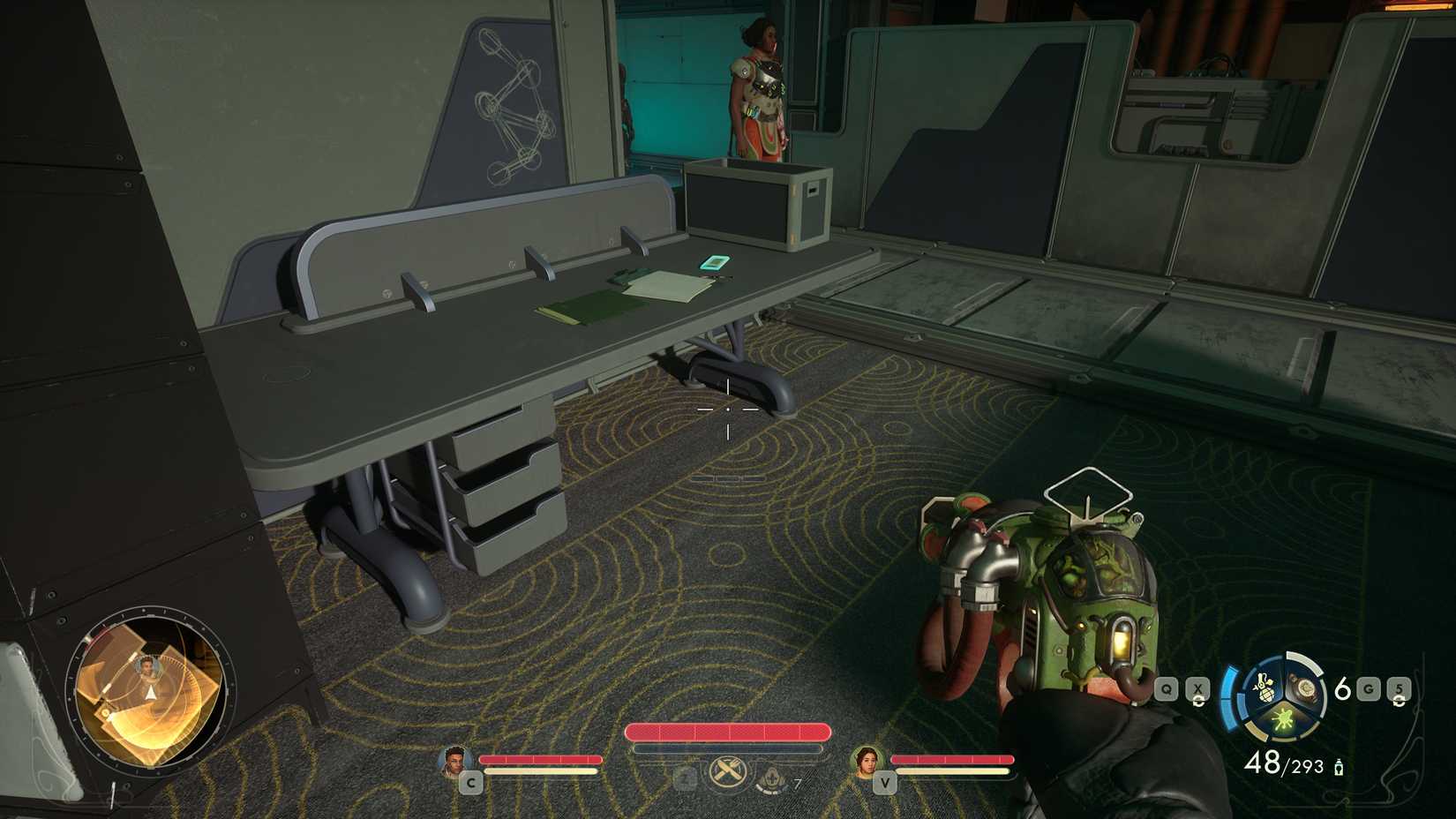Click the player's red health bar

(x=729, y=733)
